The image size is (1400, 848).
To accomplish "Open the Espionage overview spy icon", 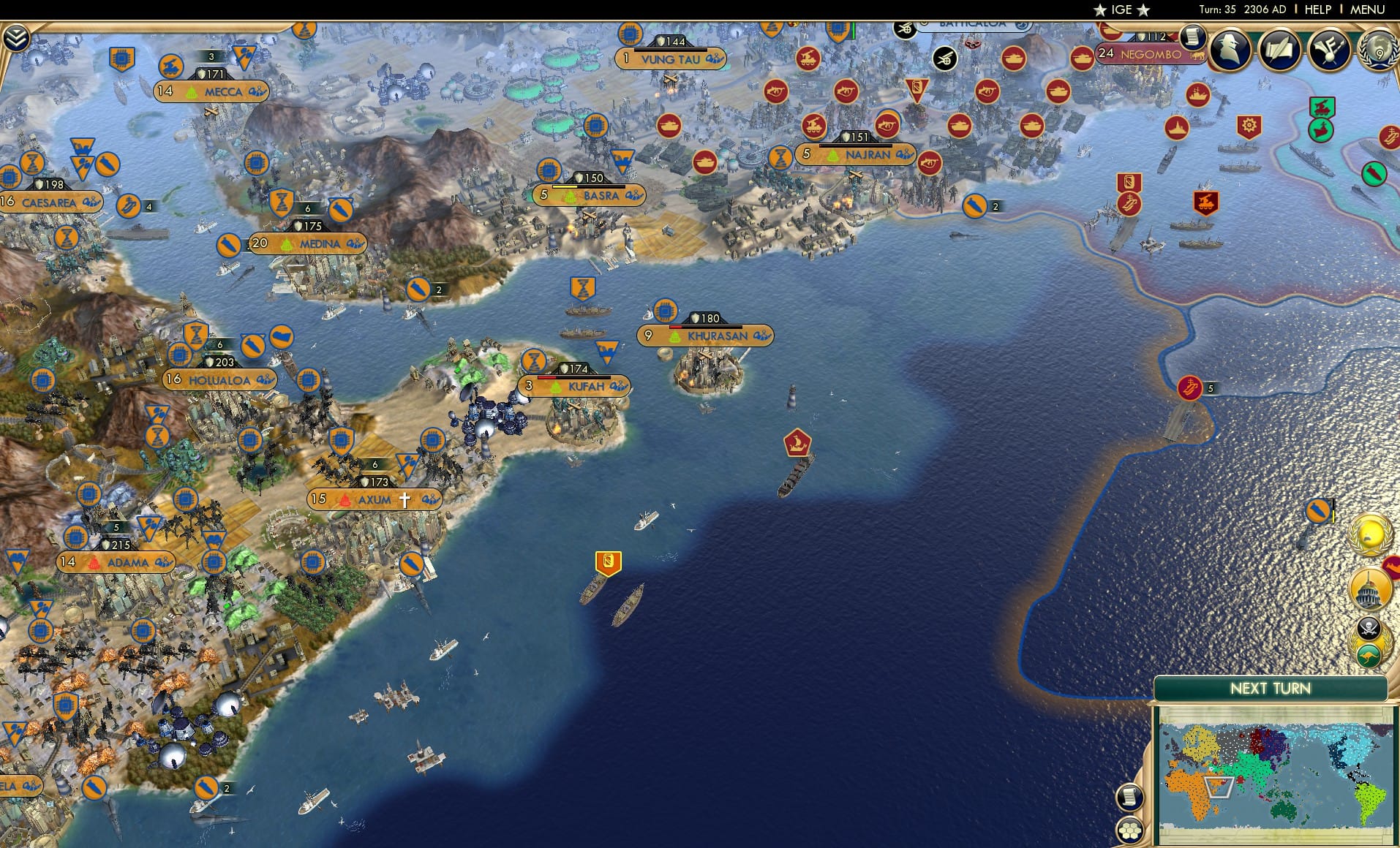I will (x=1229, y=50).
